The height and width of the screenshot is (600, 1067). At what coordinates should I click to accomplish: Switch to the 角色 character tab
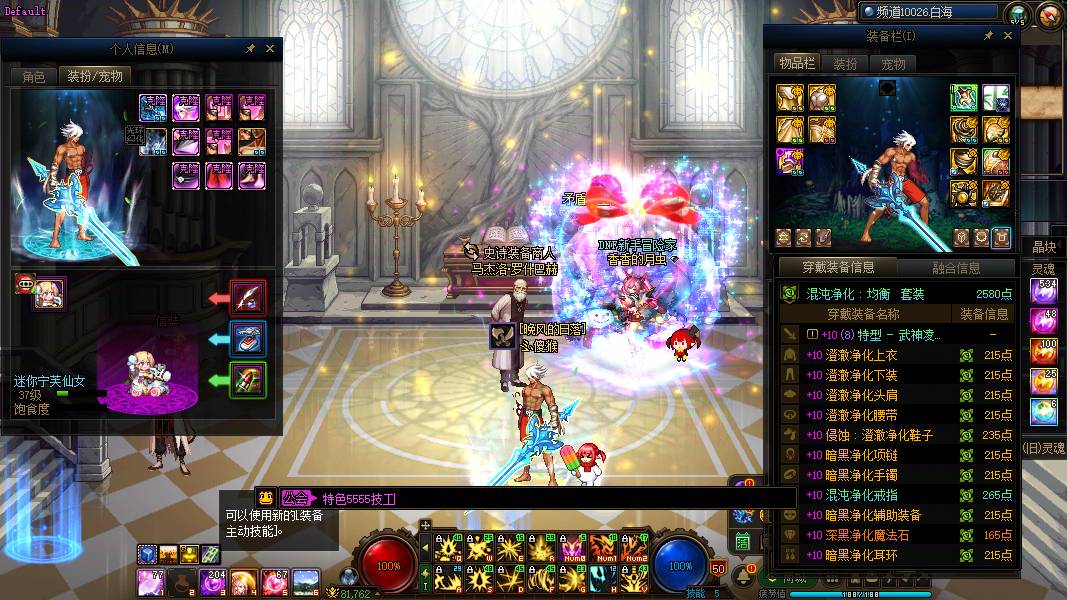pyautogui.click(x=33, y=76)
